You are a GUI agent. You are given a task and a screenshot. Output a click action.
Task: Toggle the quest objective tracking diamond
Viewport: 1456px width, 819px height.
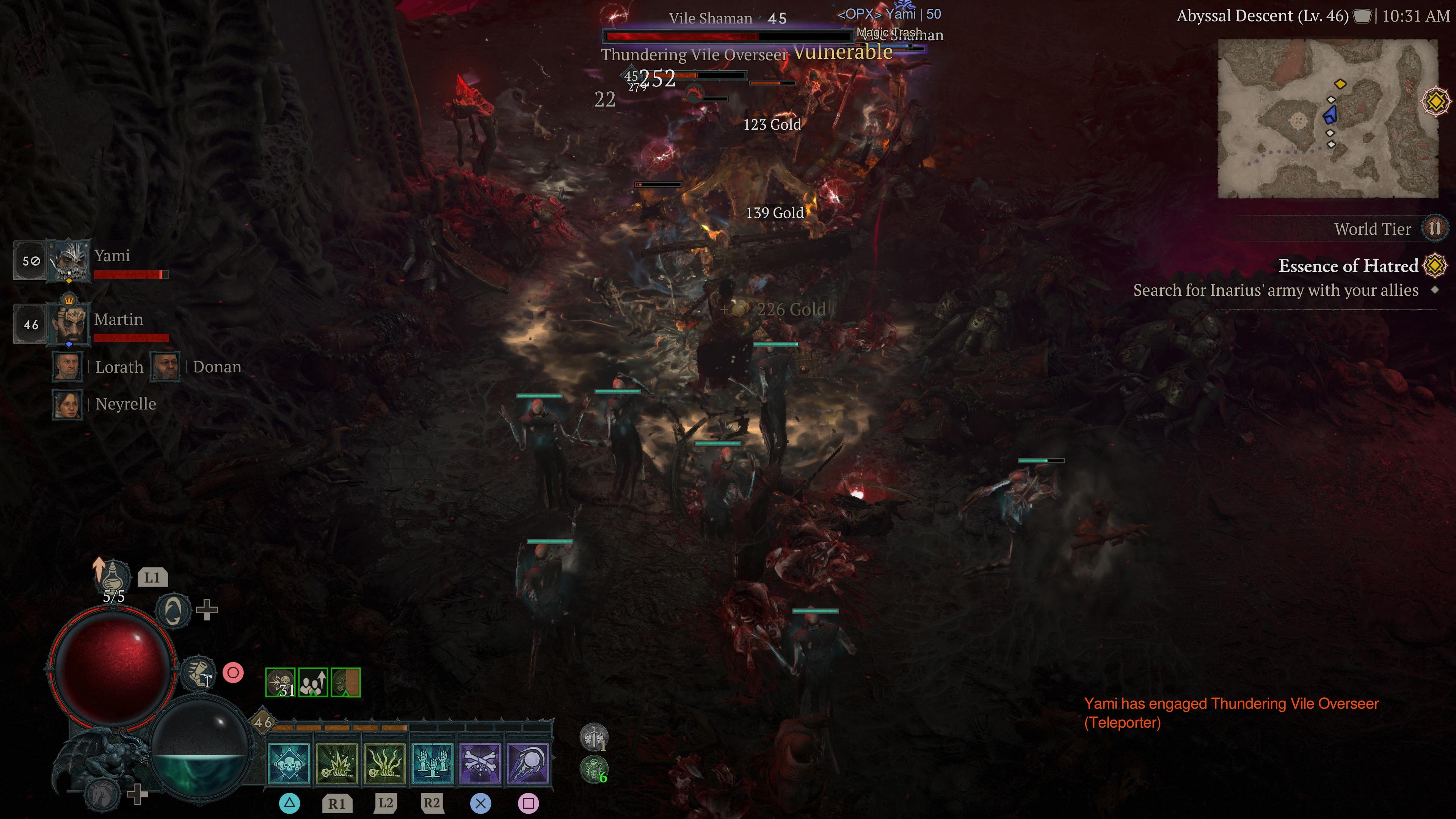coord(1434,290)
